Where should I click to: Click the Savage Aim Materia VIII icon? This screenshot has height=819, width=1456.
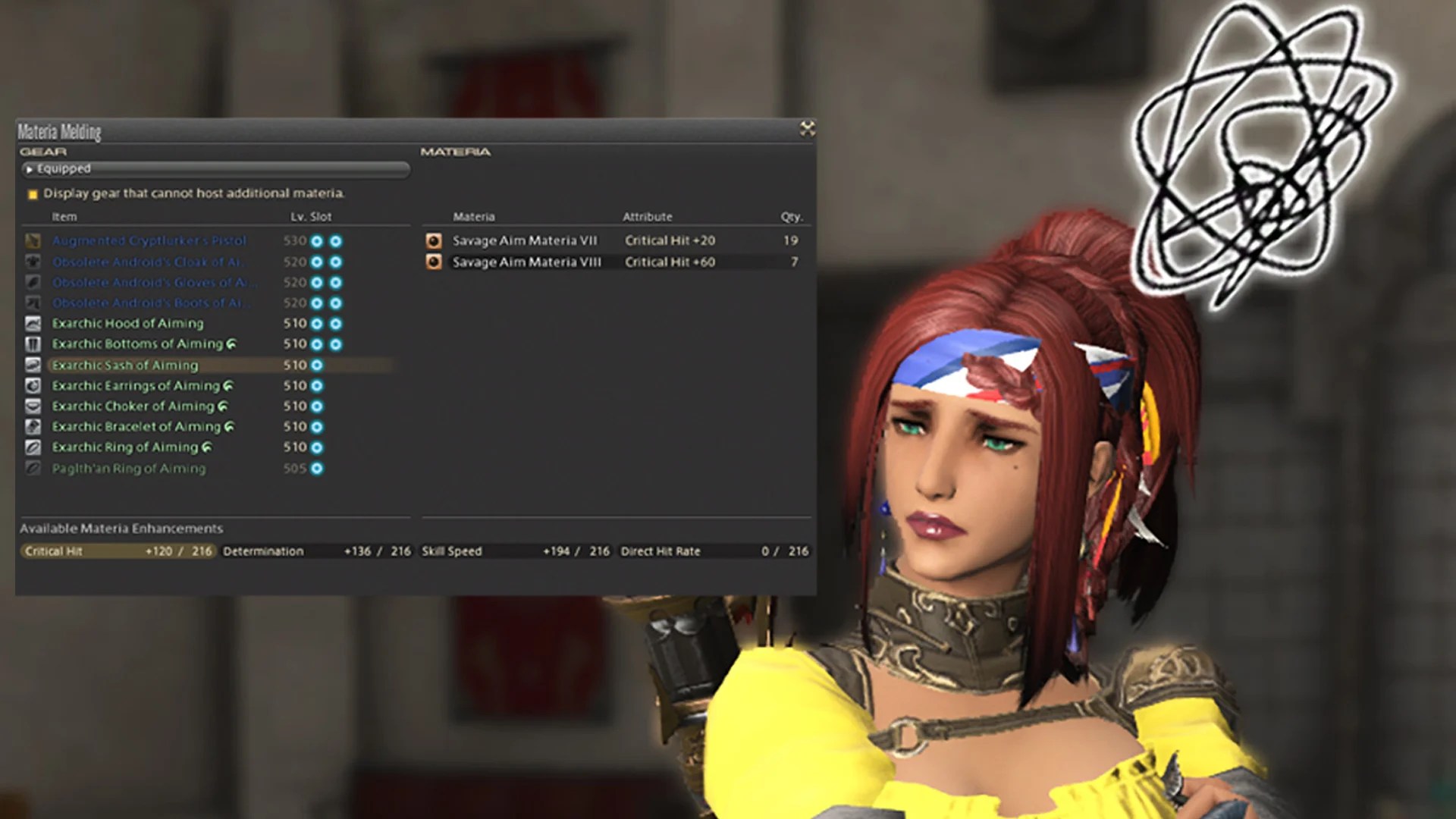(432, 262)
